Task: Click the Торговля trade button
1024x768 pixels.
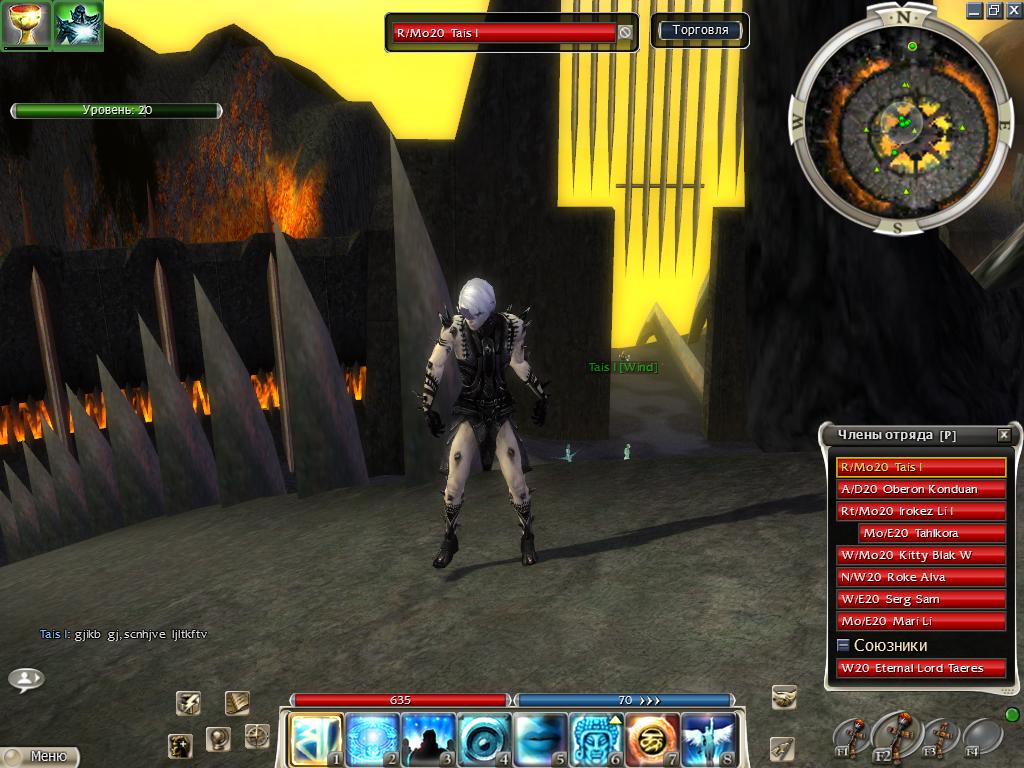Action: (700, 31)
